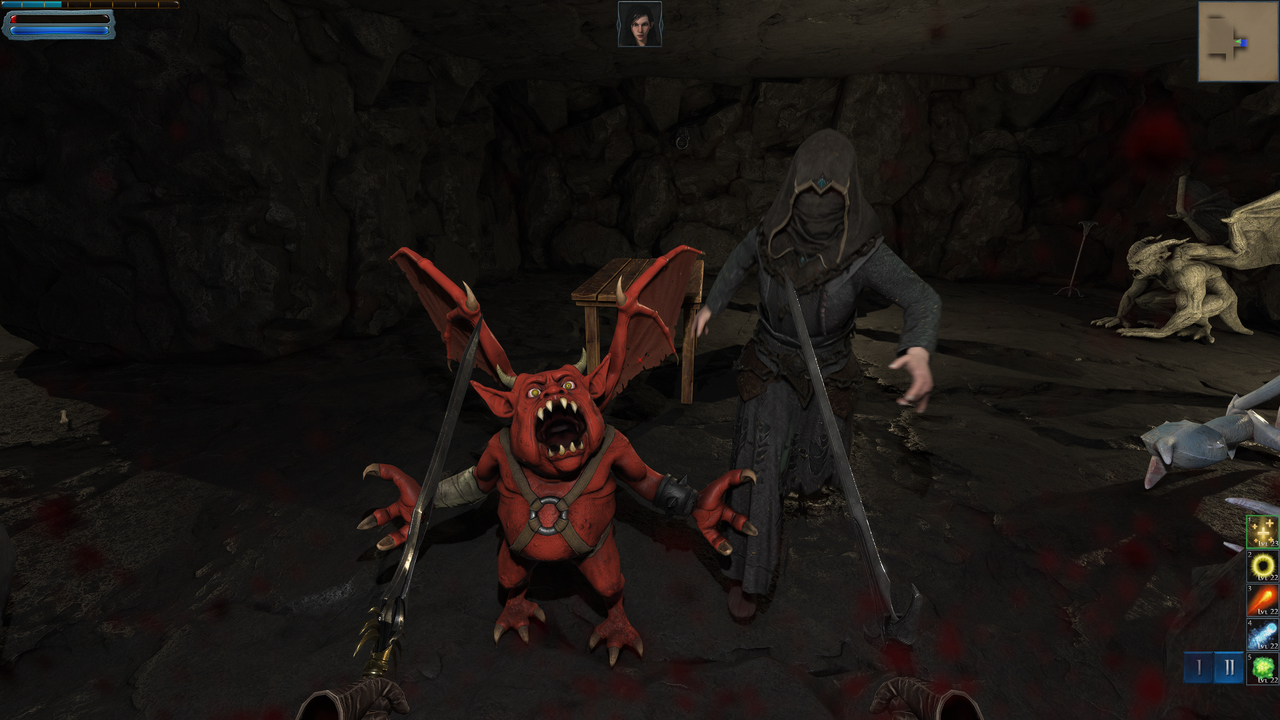The height and width of the screenshot is (720, 1280).
Task: Click the character portrait at top center
Action: point(640,25)
